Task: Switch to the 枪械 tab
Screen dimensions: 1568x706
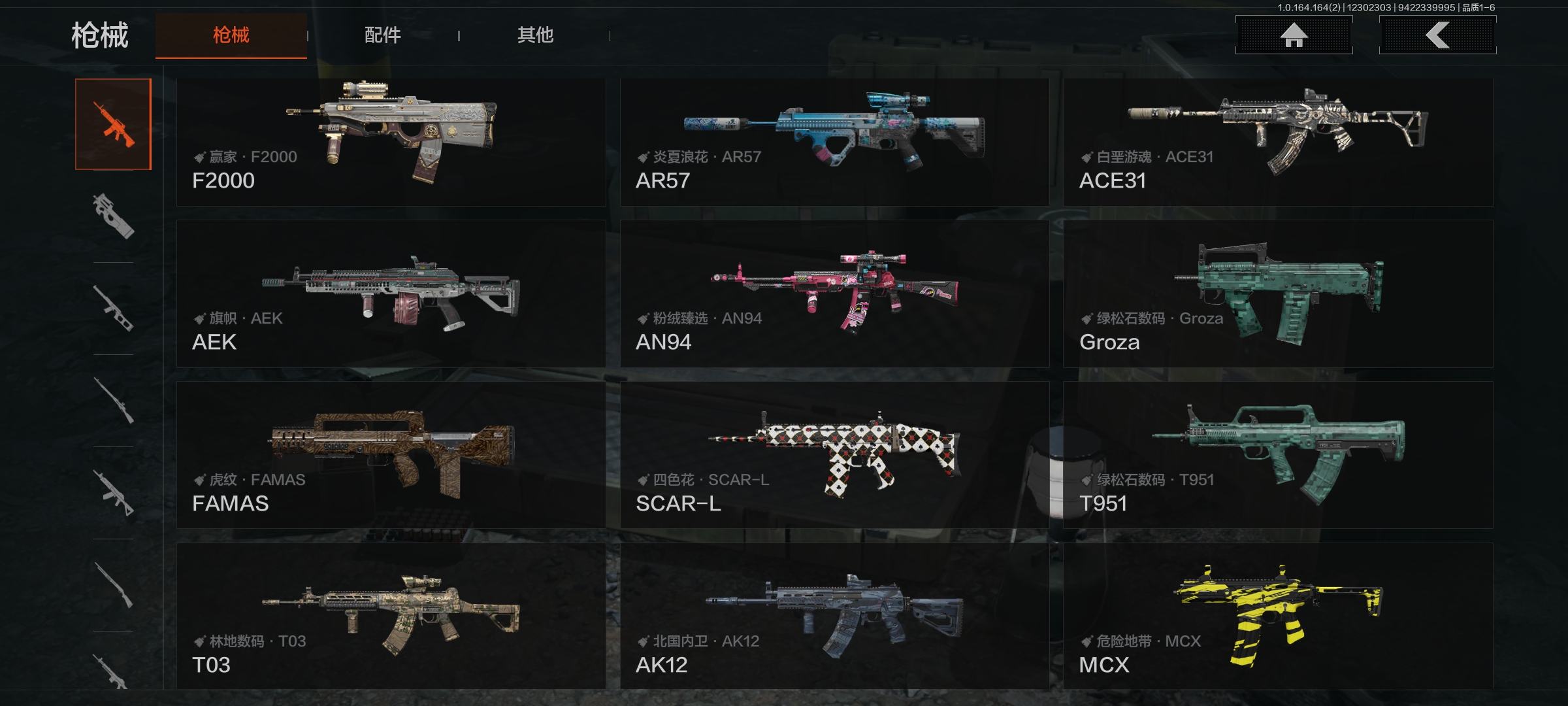Action: (x=231, y=35)
